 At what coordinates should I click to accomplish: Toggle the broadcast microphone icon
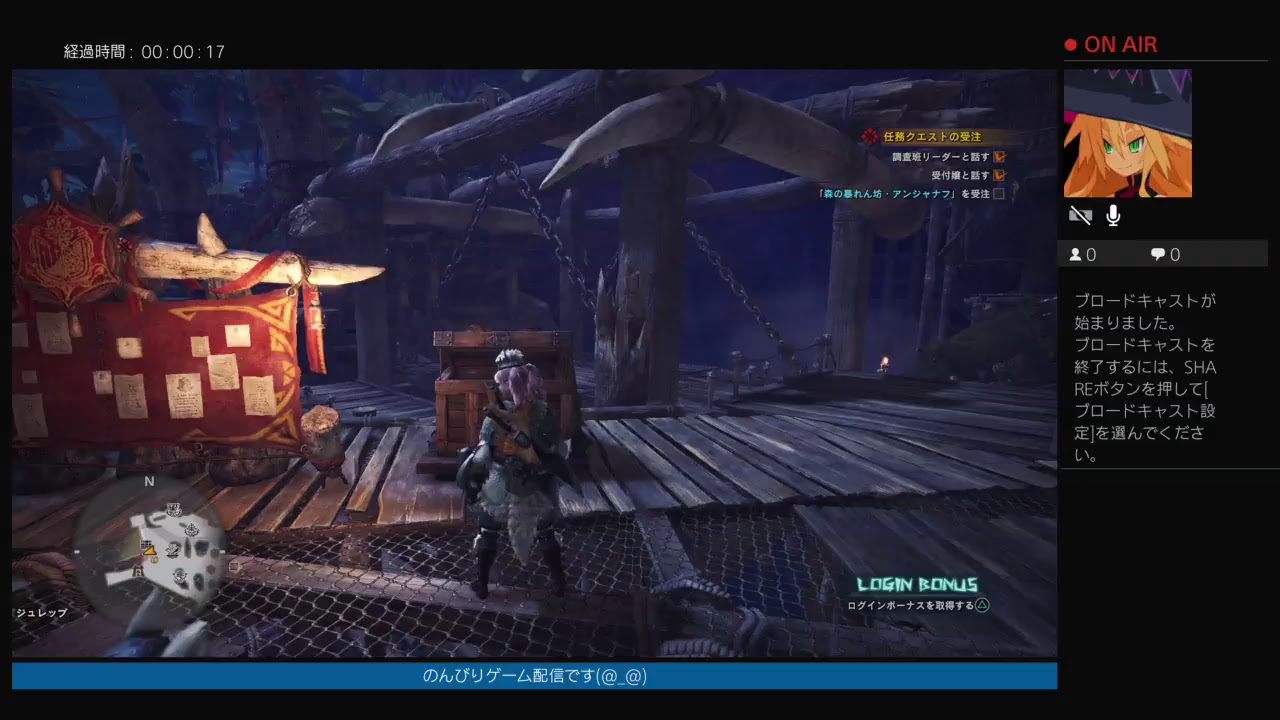(x=1113, y=215)
